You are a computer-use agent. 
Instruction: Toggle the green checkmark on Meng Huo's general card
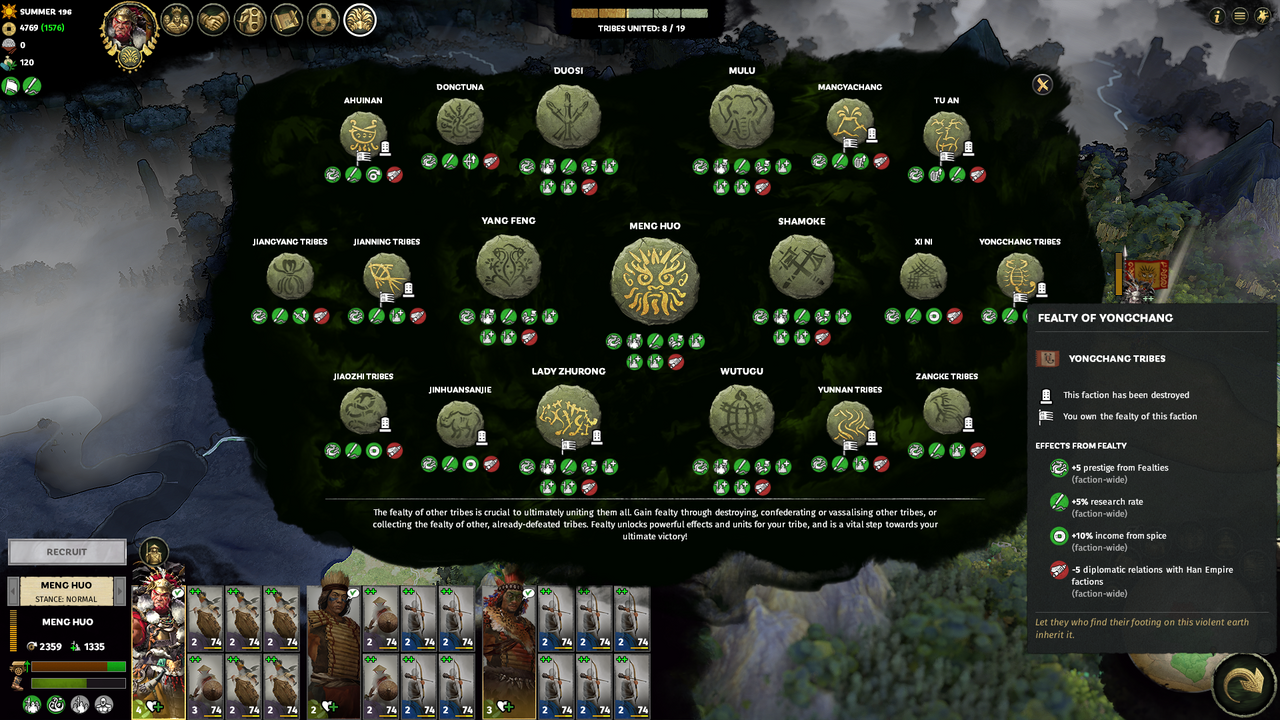pos(176,592)
